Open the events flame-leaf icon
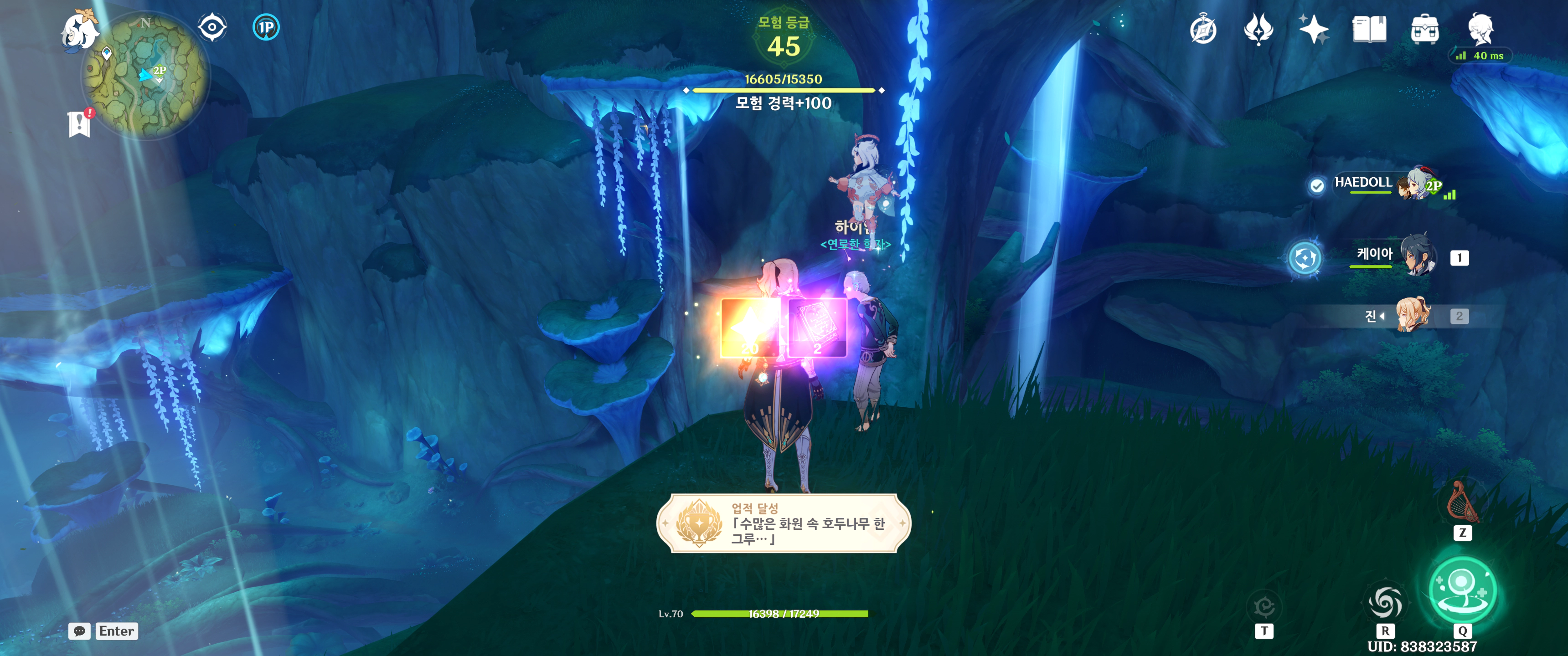 click(x=1258, y=29)
